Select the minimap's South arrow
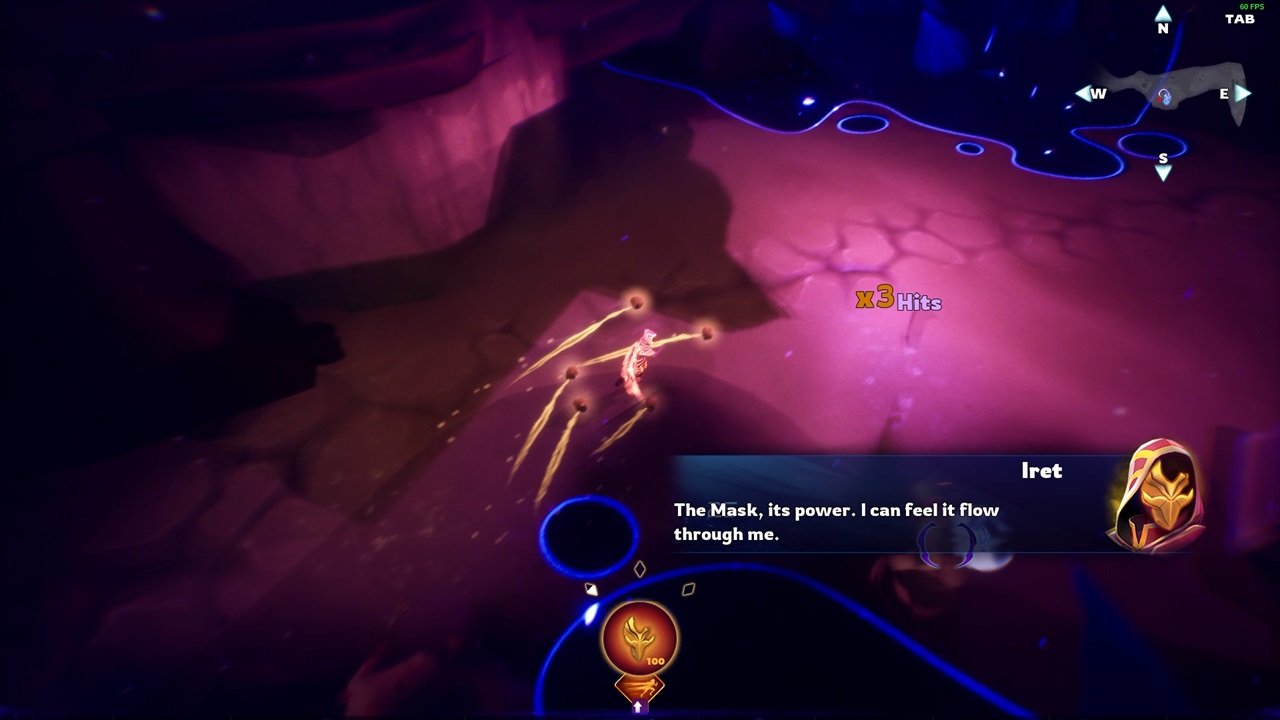The width and height of the screenshot is (1280, 720). pyautogui.click(x=1163, y=173)
